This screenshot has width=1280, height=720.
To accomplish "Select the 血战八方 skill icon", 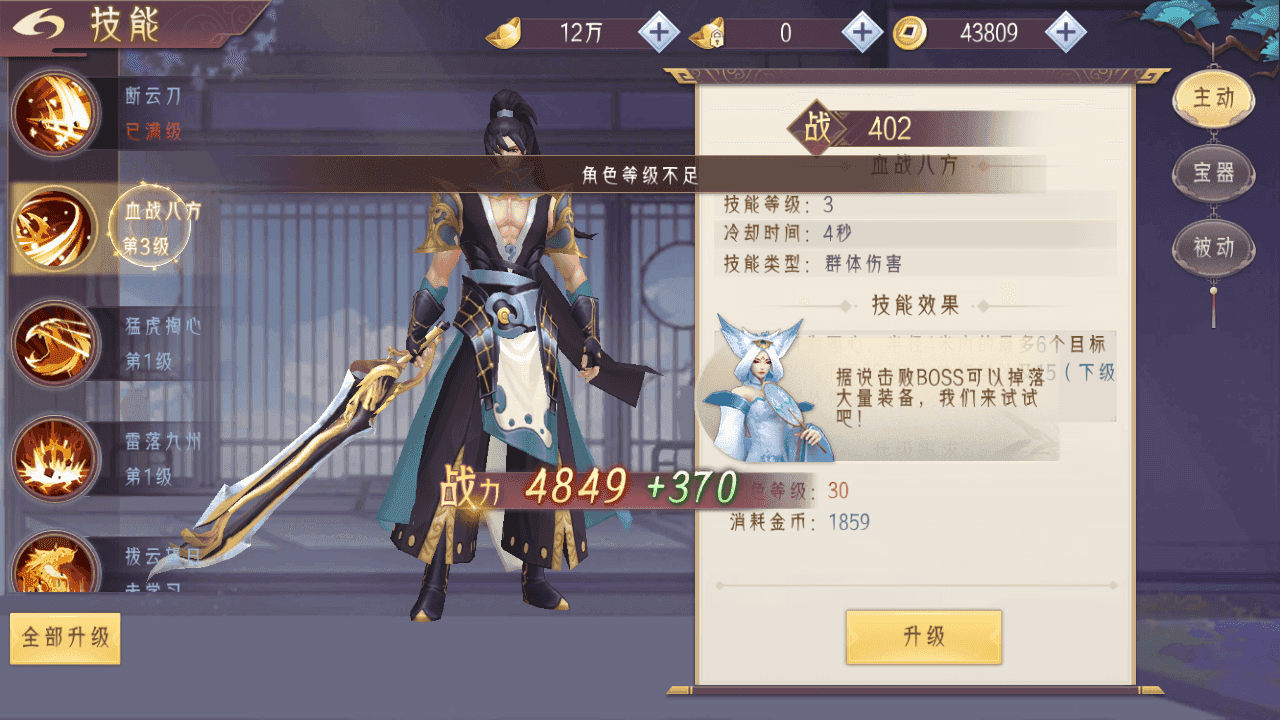I will pos(56,228).
